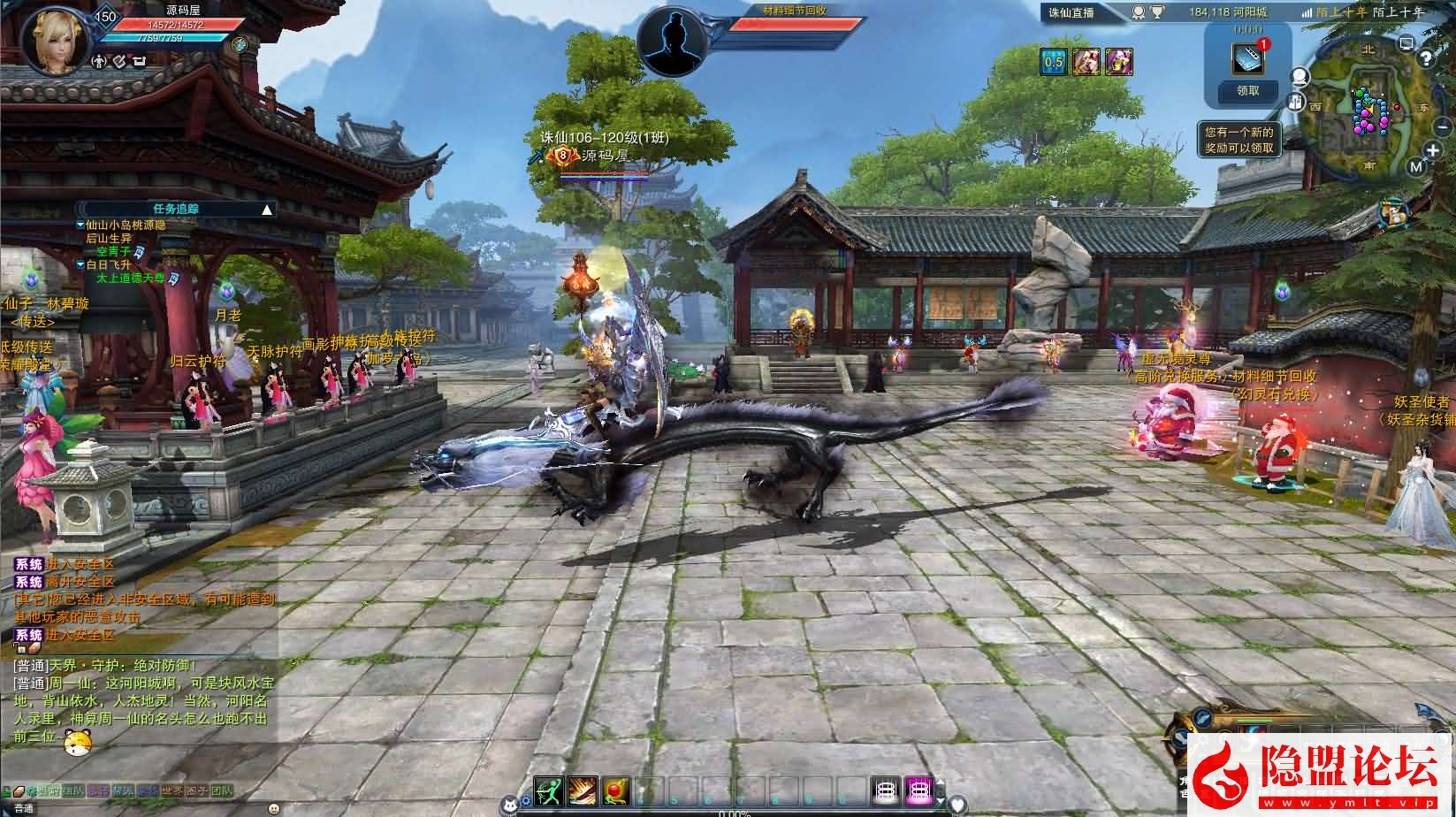Collapse the 任务追踪 quest tracker panel
Viewport: 1456px width, 817px height.
267,210
